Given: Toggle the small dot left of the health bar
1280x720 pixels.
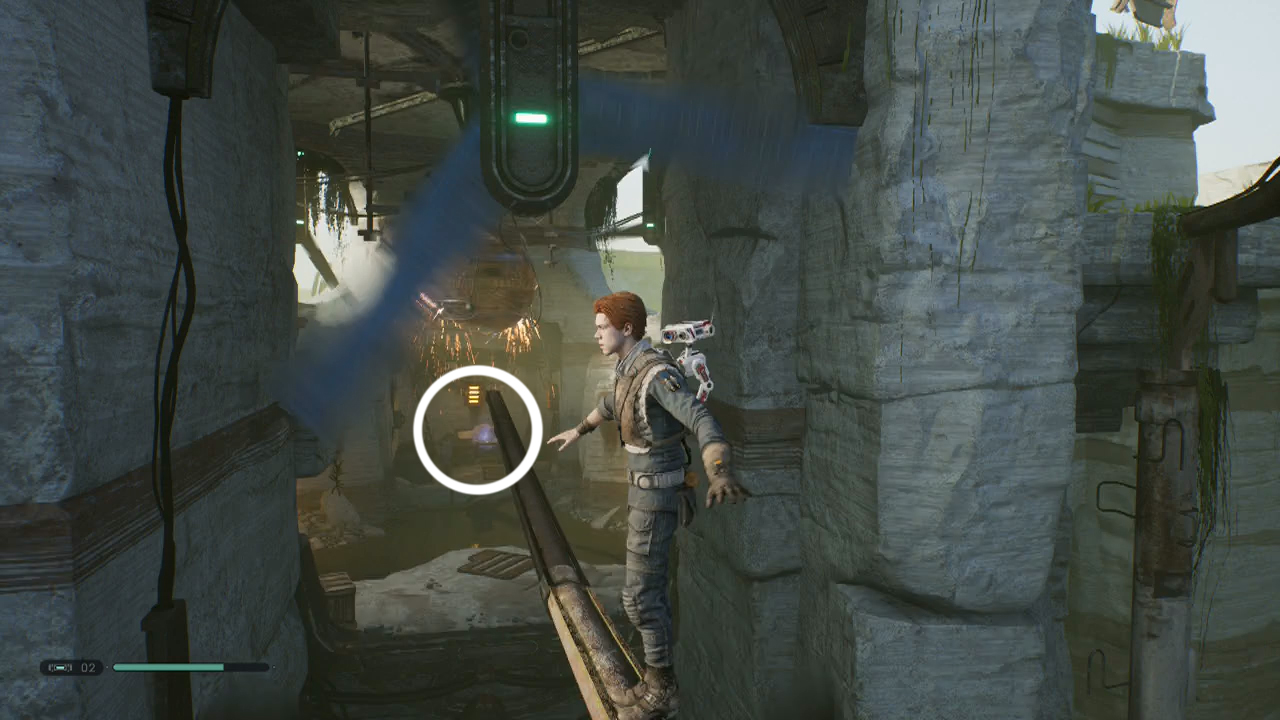Looking at the screenshot, I should tap(107, 666).
